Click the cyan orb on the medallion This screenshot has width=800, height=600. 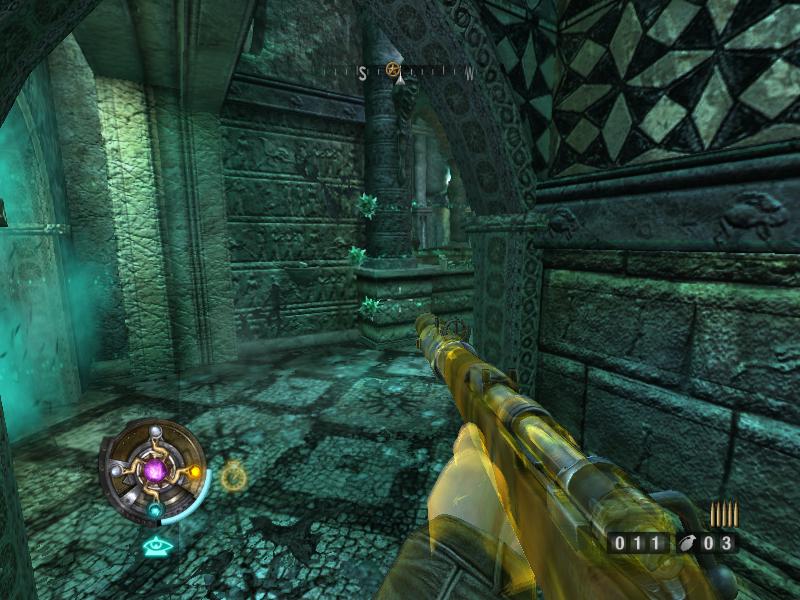pos(156,511)
